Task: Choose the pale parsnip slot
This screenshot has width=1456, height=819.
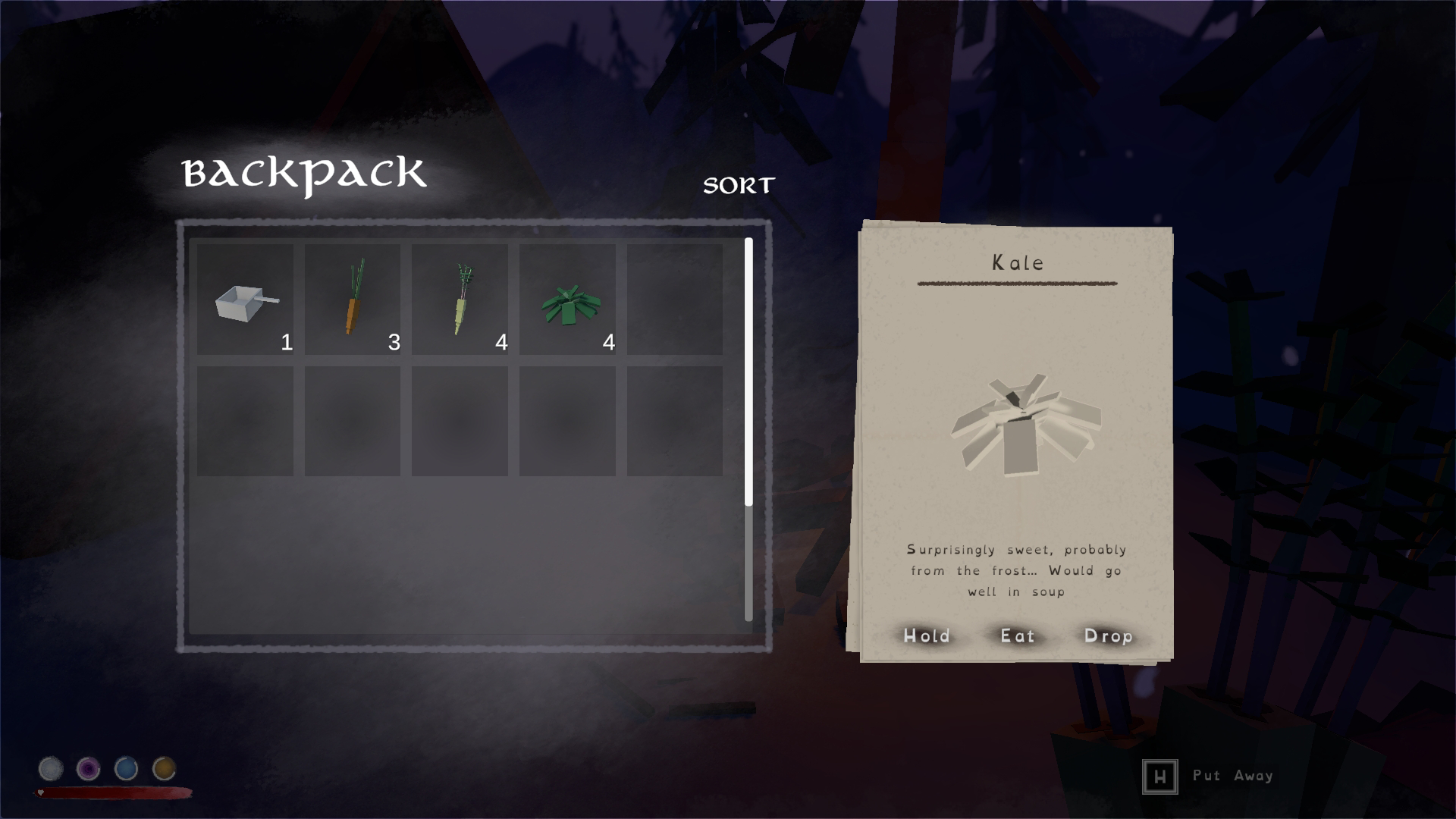Action: click(x=460, y=300)
